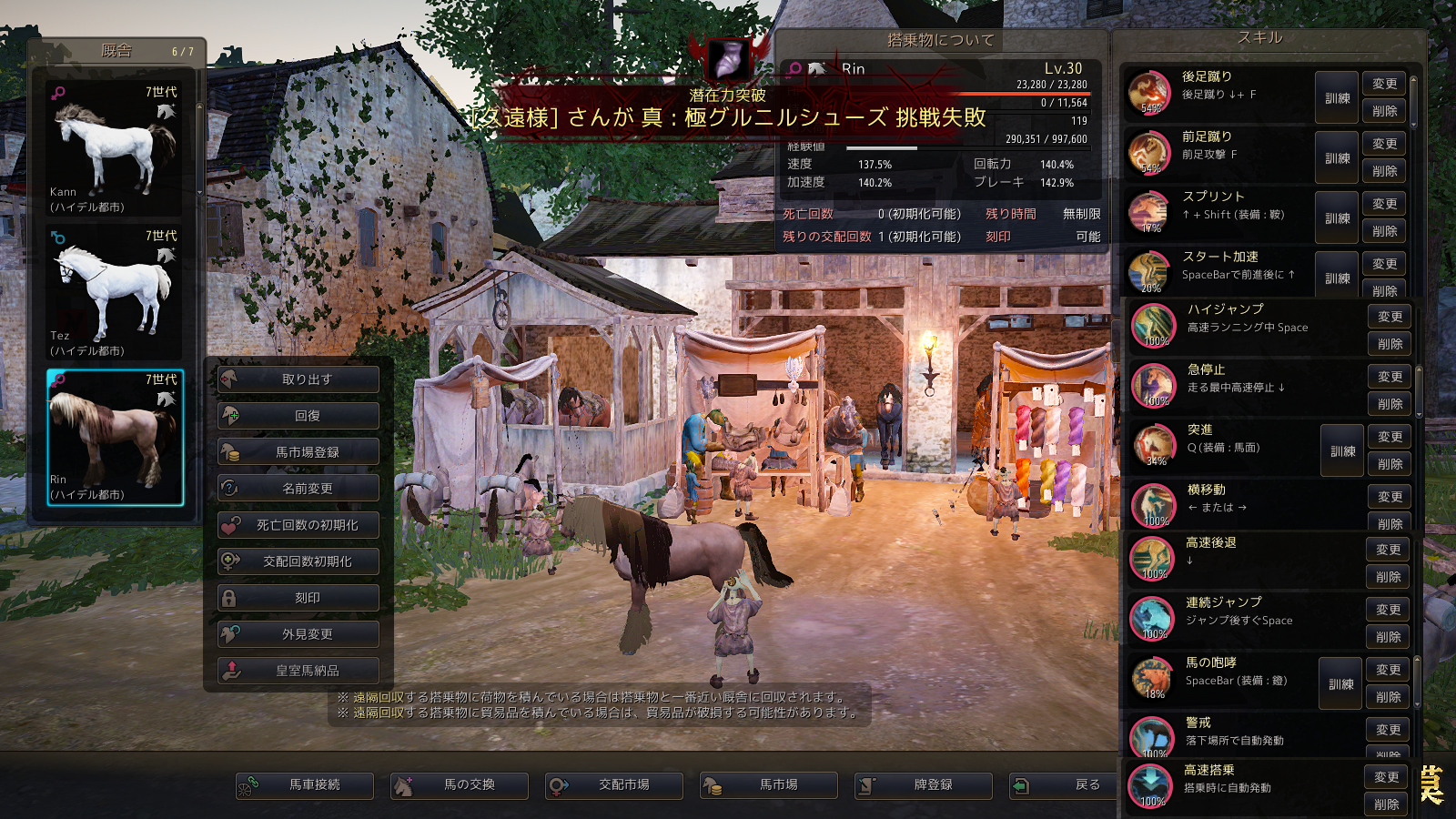1456x819 pixels.
Task: Train the 後足蹴り skill with 訓練
Action: click(1337, 98)
